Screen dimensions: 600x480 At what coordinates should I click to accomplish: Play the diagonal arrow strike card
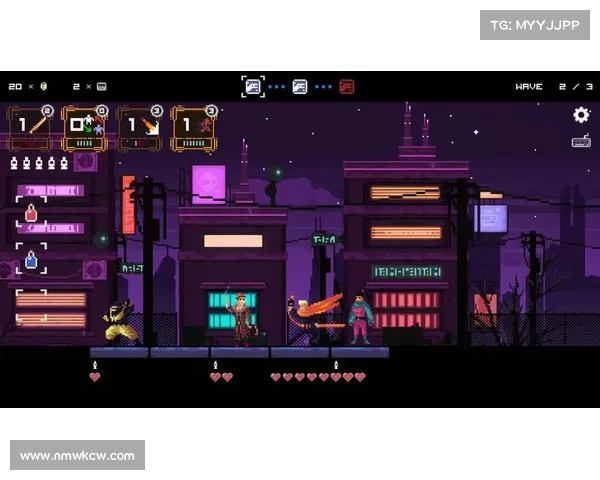click(140, 128)
